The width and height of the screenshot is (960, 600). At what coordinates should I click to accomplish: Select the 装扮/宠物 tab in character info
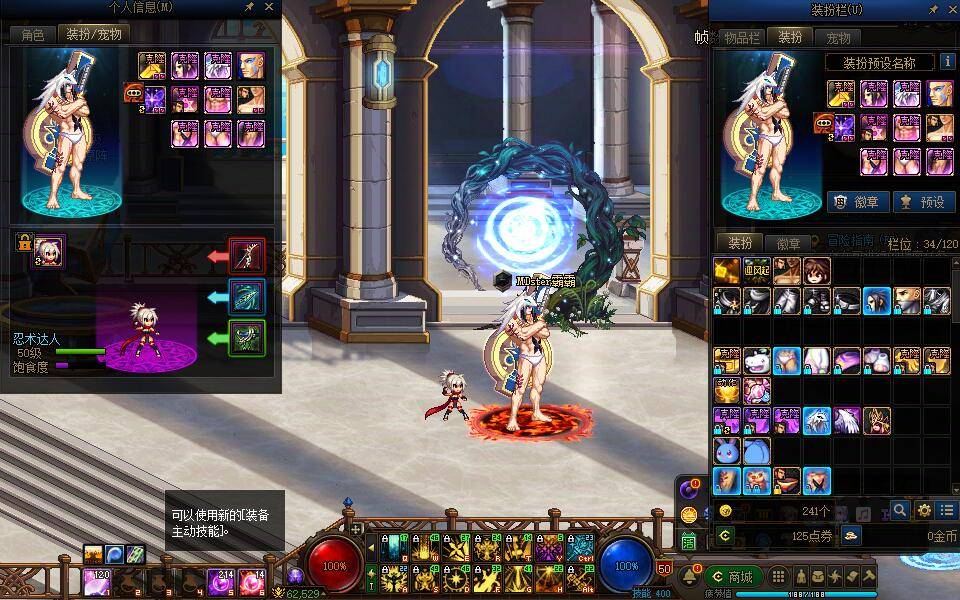click(94, 34)
